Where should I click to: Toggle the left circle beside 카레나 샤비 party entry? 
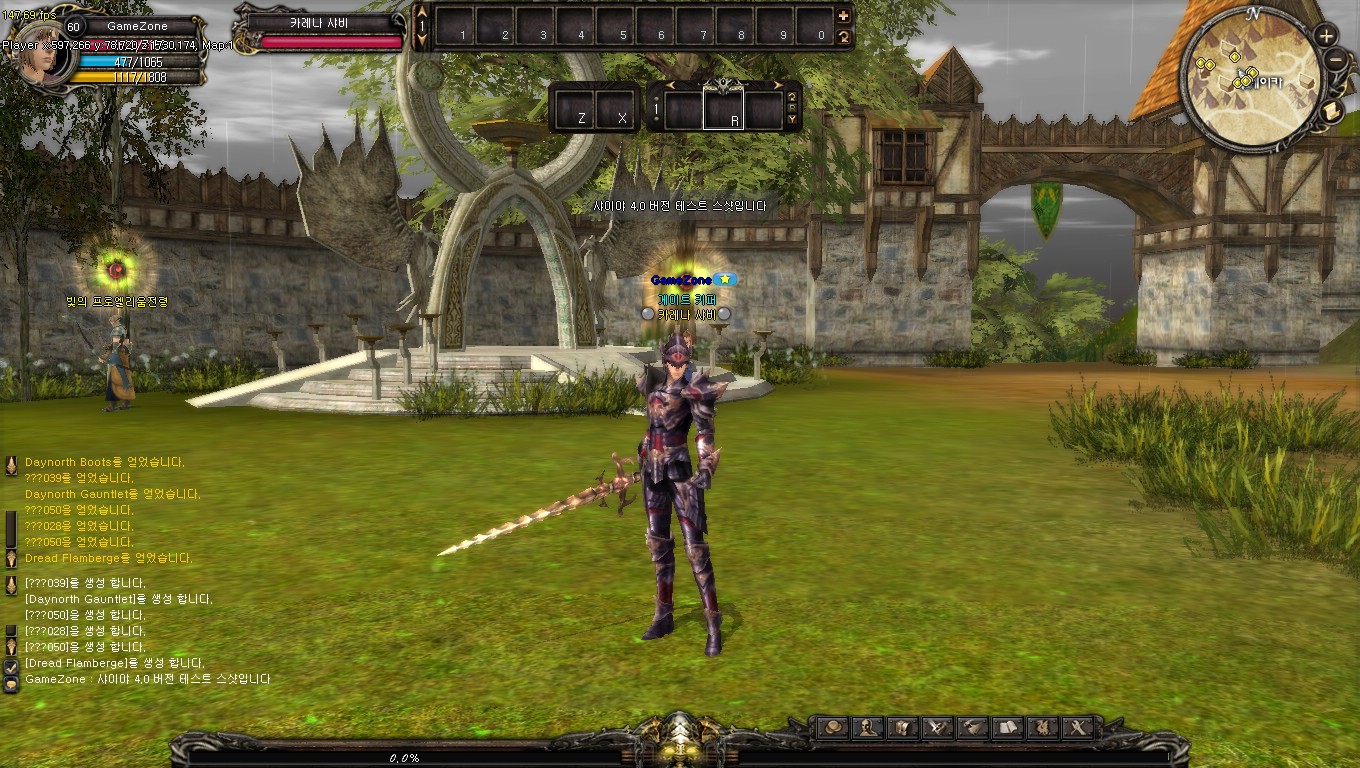(648, 314)
